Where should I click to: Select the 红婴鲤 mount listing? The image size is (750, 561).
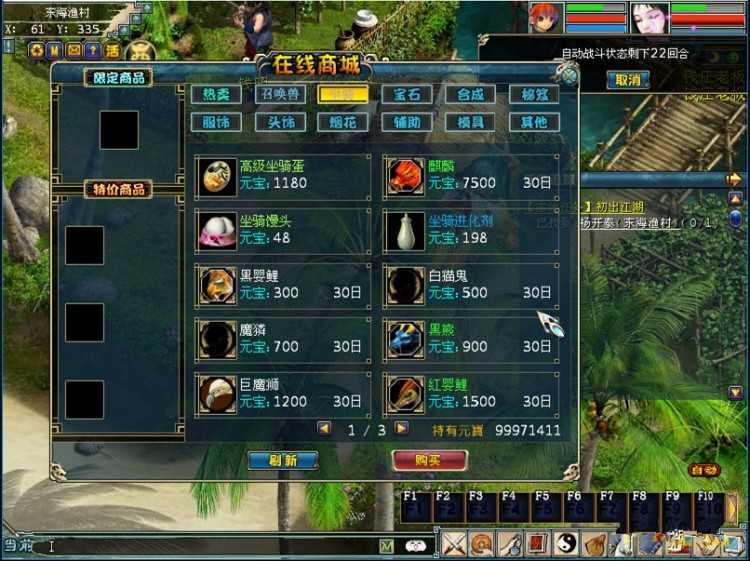[x=471, y=392]
